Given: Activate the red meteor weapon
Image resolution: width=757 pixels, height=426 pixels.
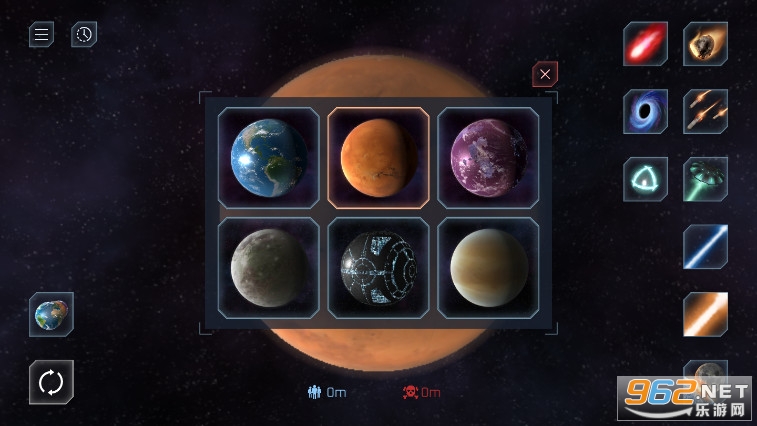Looking at the screenshot, I should [645, 44].
